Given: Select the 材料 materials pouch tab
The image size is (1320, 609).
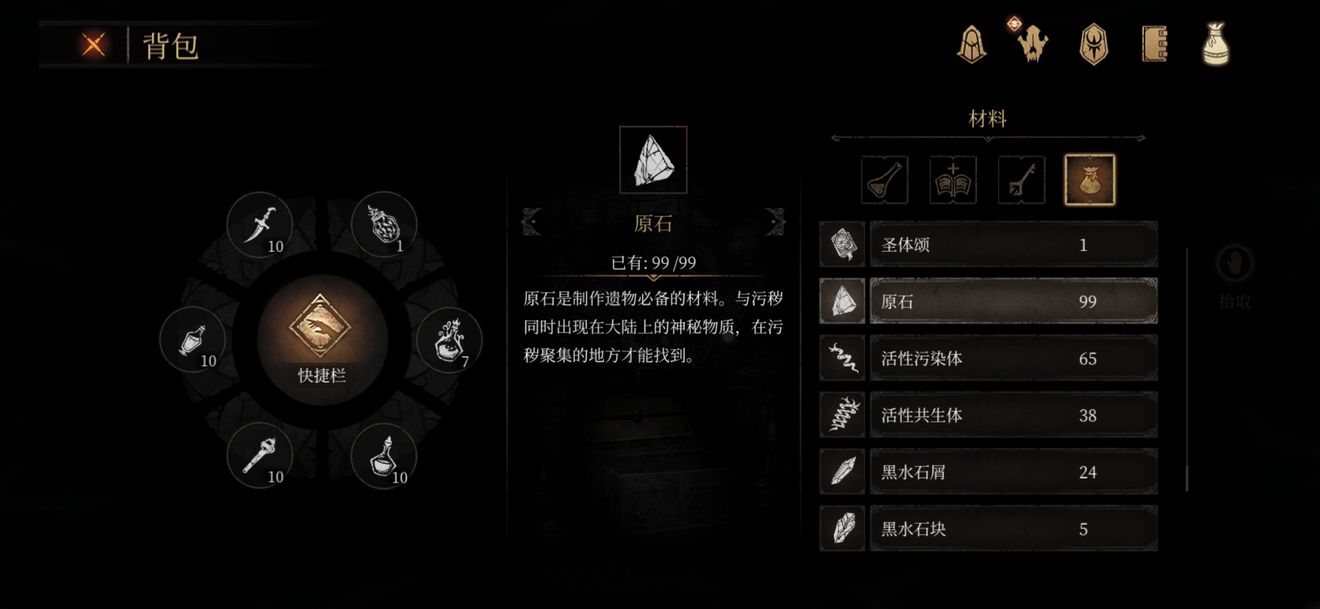Looking at the screenshot, I should coord(1089,180).
